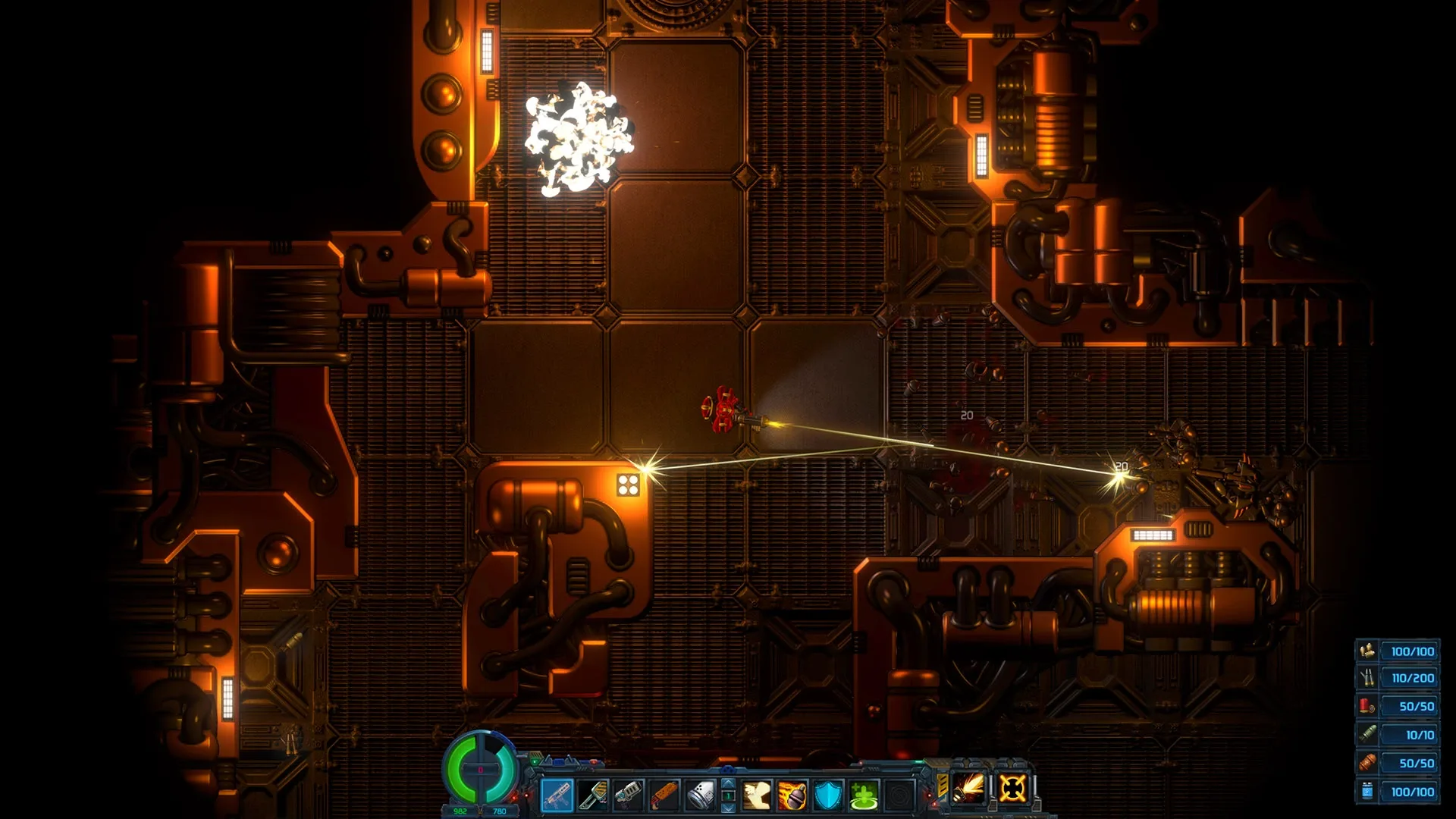1456x819 pixels.
Task: Select the highlighted submachine gun slot
Action: coord(557,795)
